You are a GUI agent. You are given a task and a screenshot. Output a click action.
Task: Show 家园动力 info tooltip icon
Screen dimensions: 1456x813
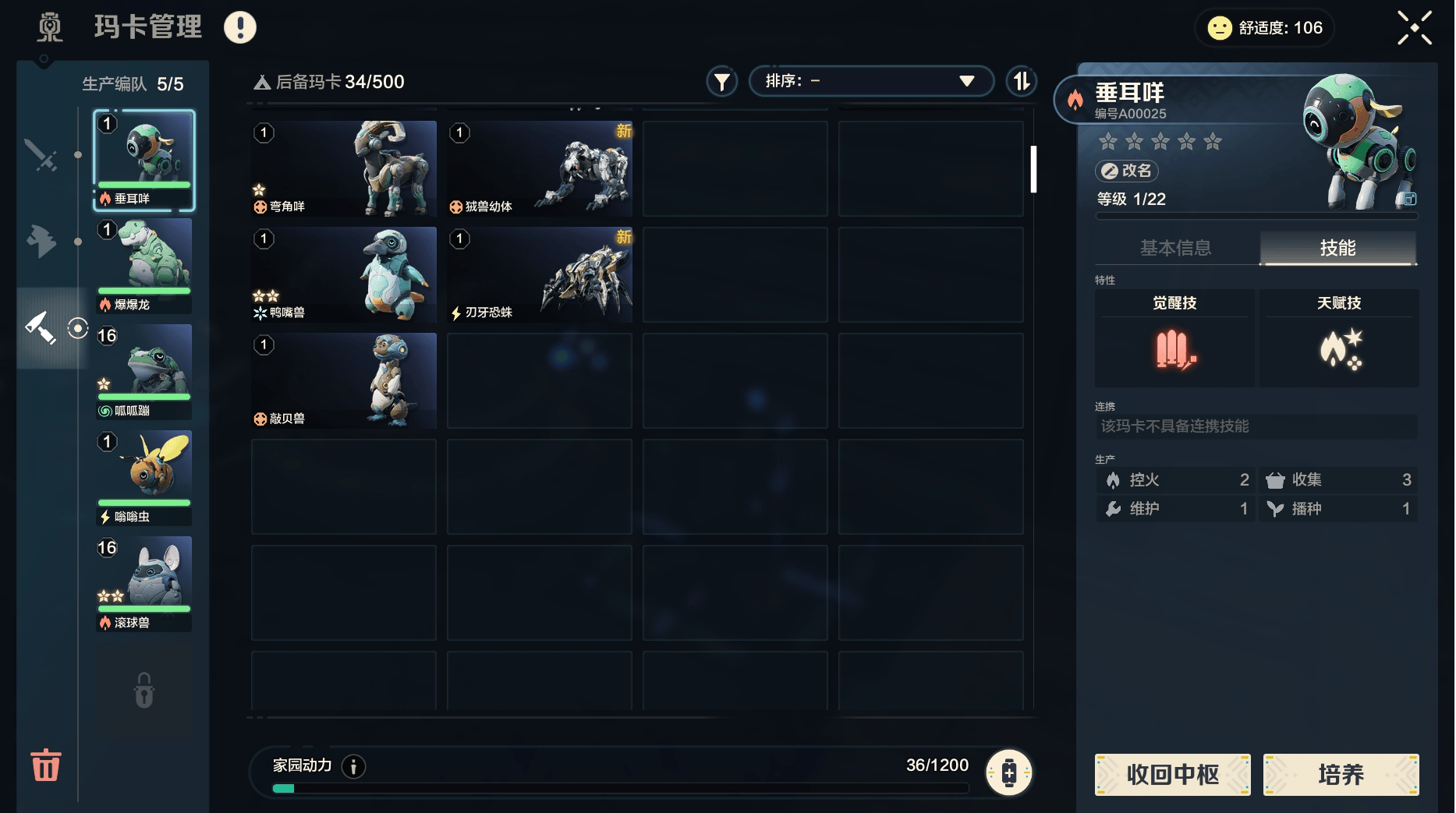(353, 766)
